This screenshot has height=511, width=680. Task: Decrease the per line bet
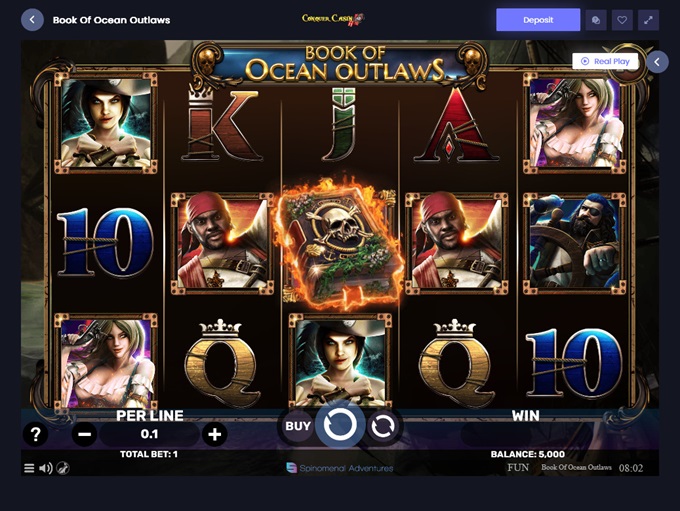(x=85, y=434)
